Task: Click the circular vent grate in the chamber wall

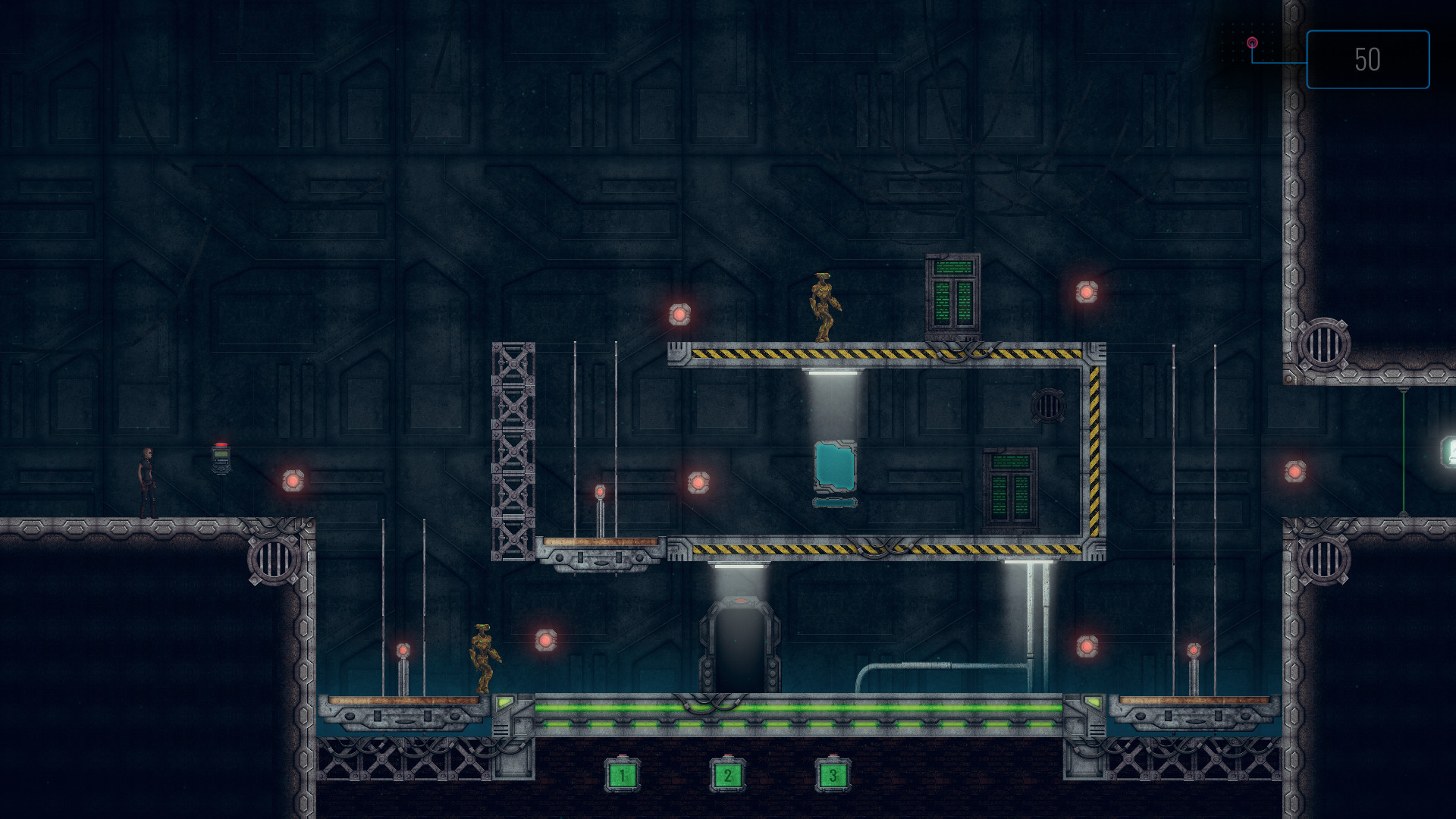Action: coord(1048,405)
